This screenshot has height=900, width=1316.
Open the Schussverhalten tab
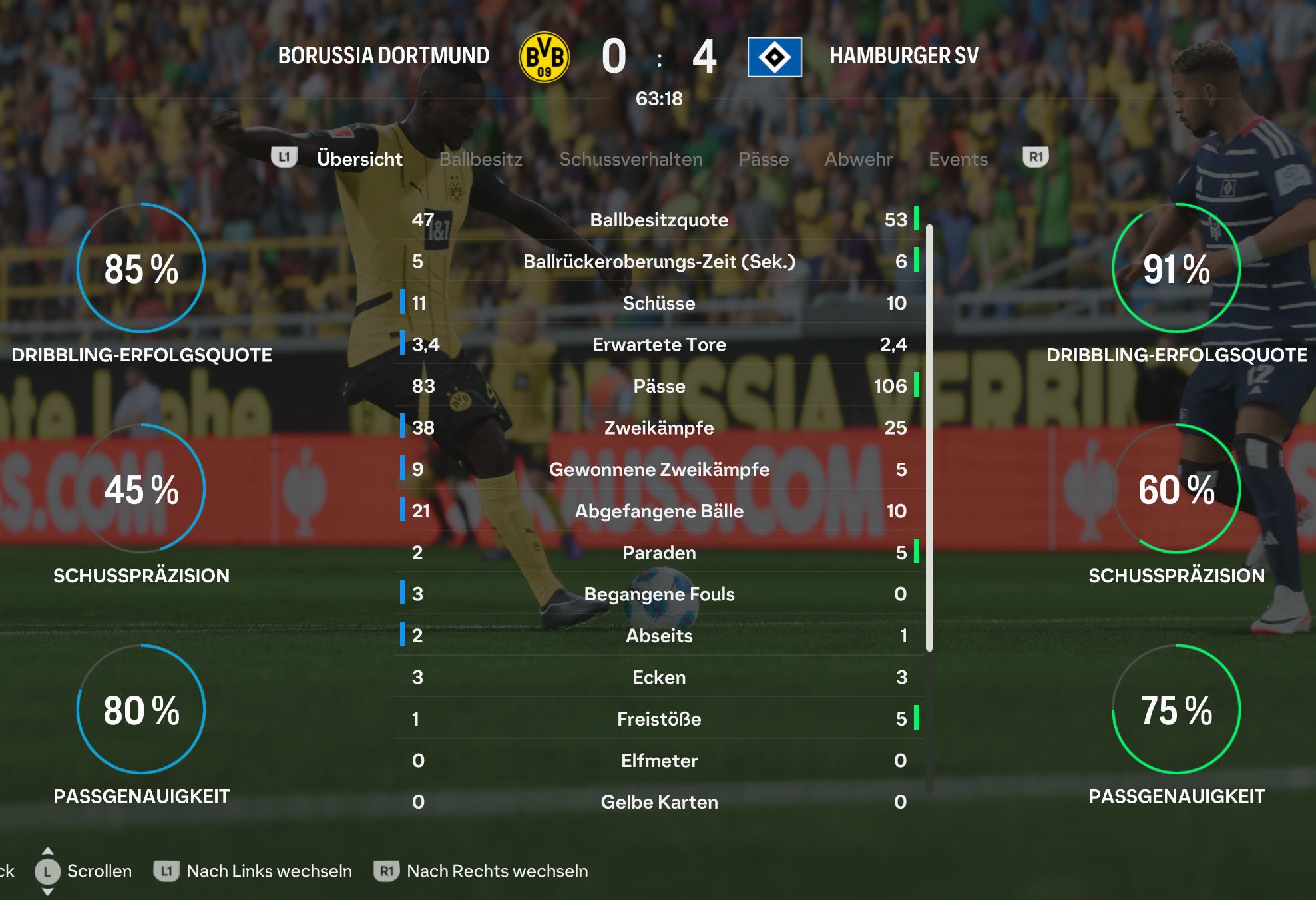pos(630,160)
